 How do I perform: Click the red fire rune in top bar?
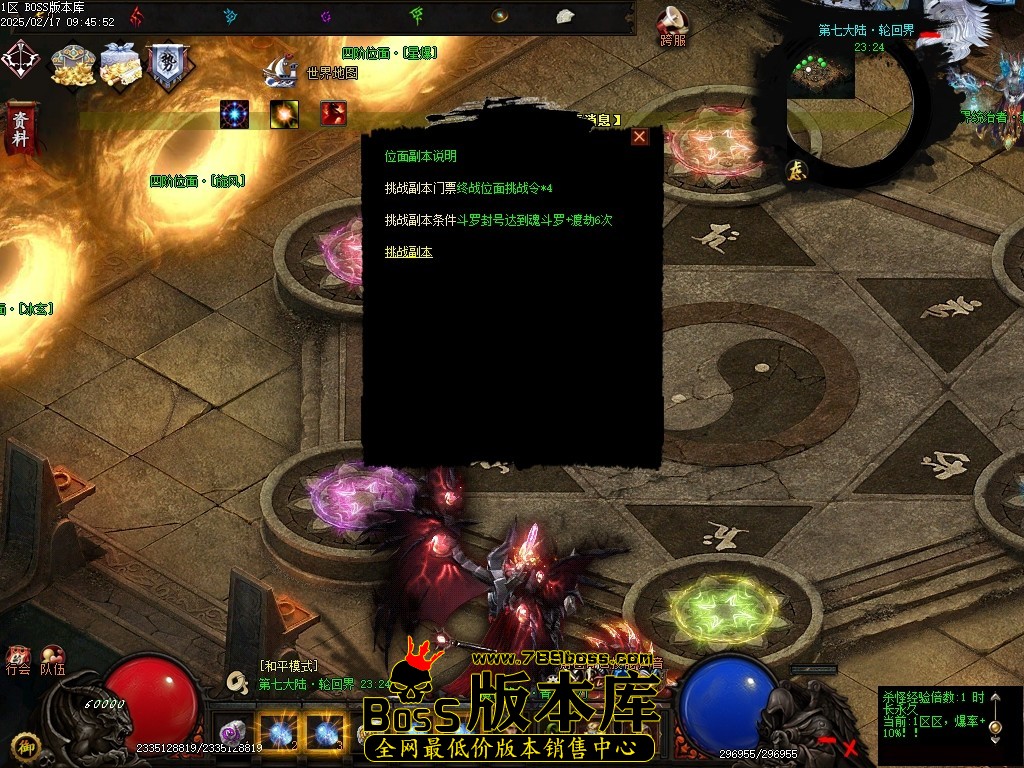pos(137,15)
